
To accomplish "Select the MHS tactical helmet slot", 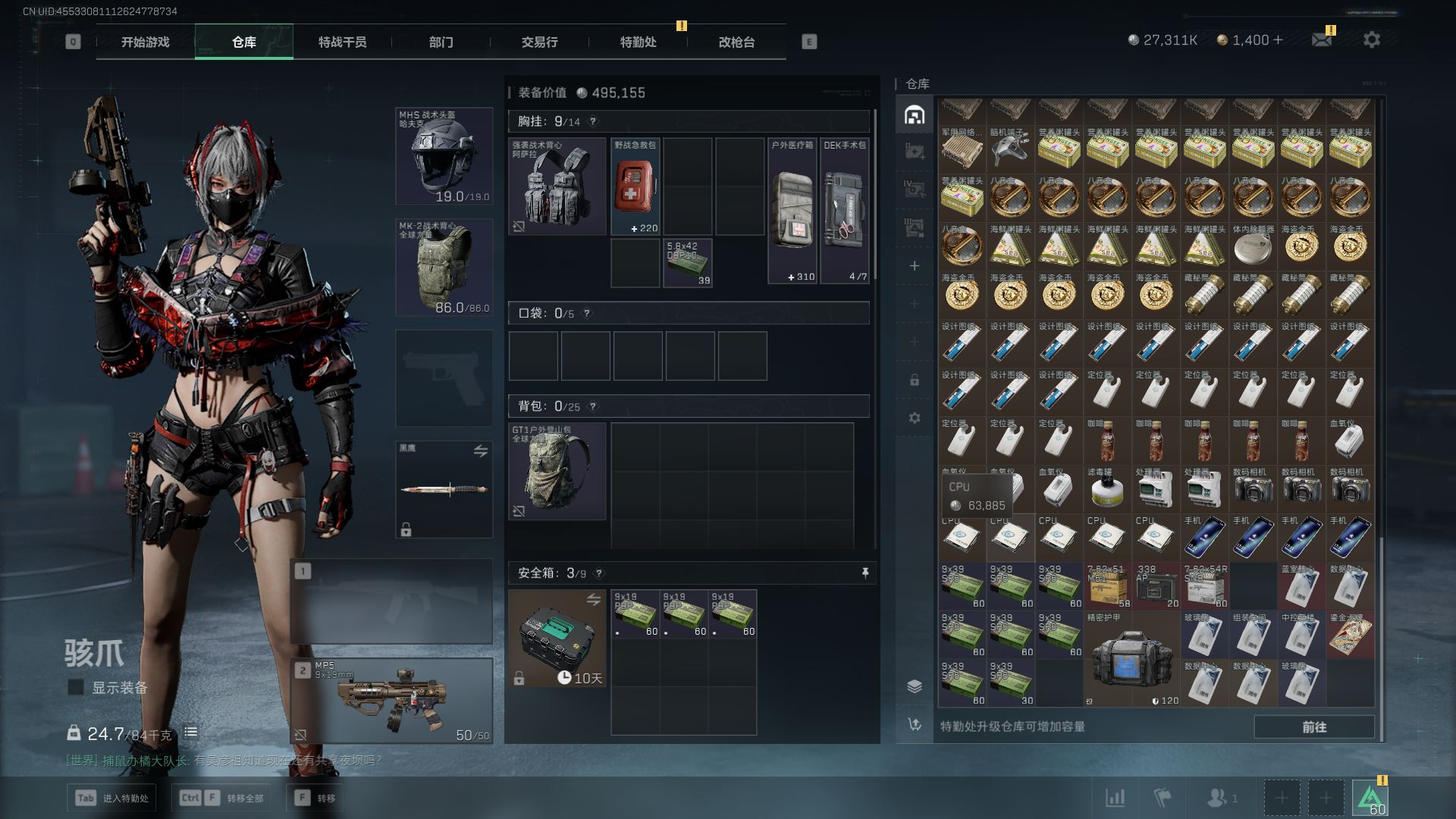I will (x=444, y=156).
